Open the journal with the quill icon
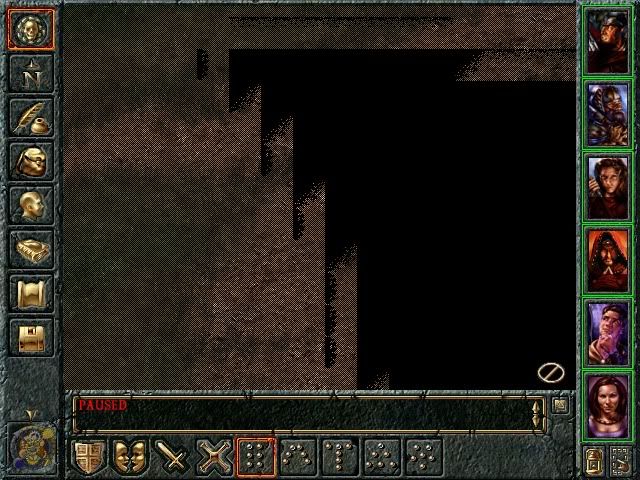 click(30, 116)
